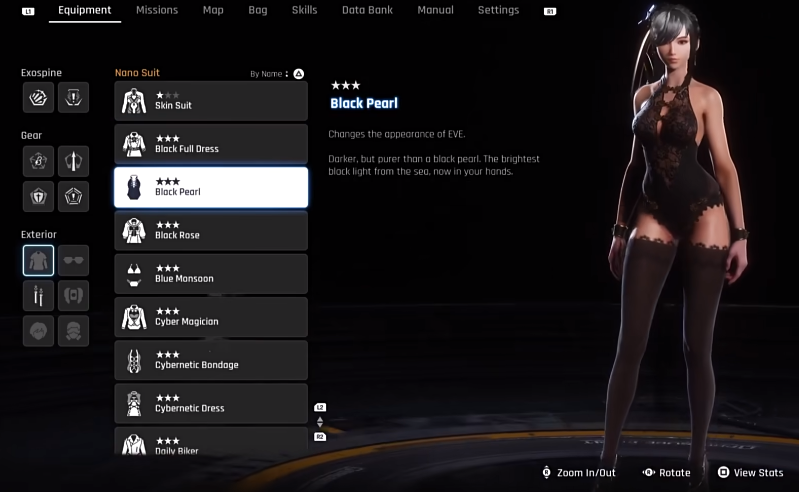Click the highlighted Black Pearl entry
The image size is (799, 492).
pyautogui.click(x=211, y=187)
